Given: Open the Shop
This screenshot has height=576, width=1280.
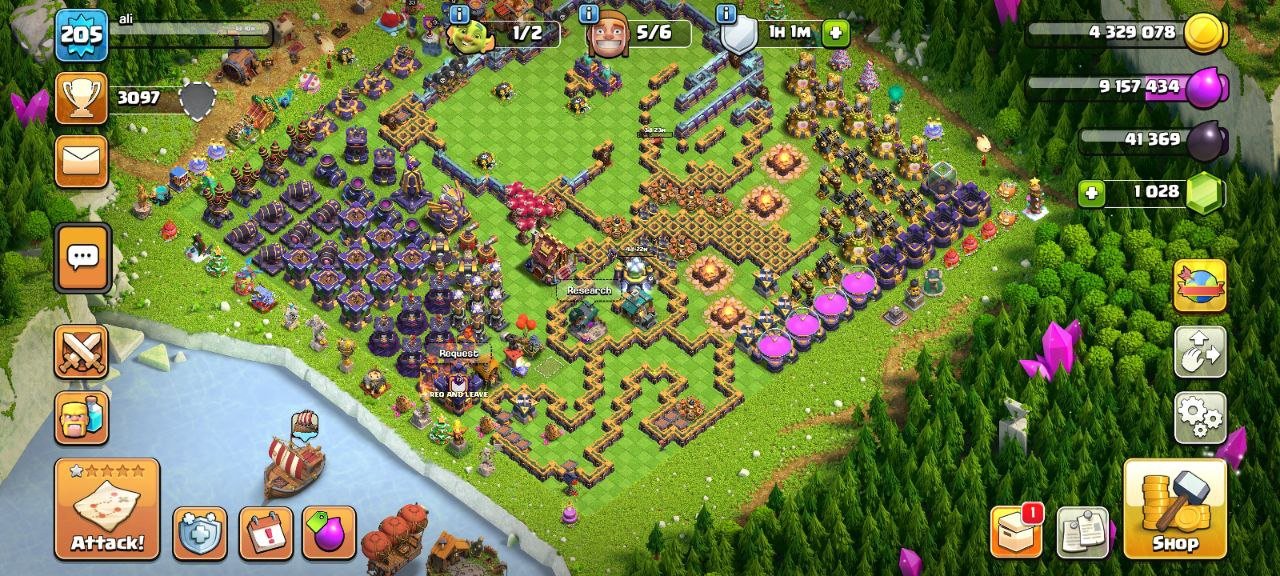Looking at the screenshot, I should pos(1175,508).
